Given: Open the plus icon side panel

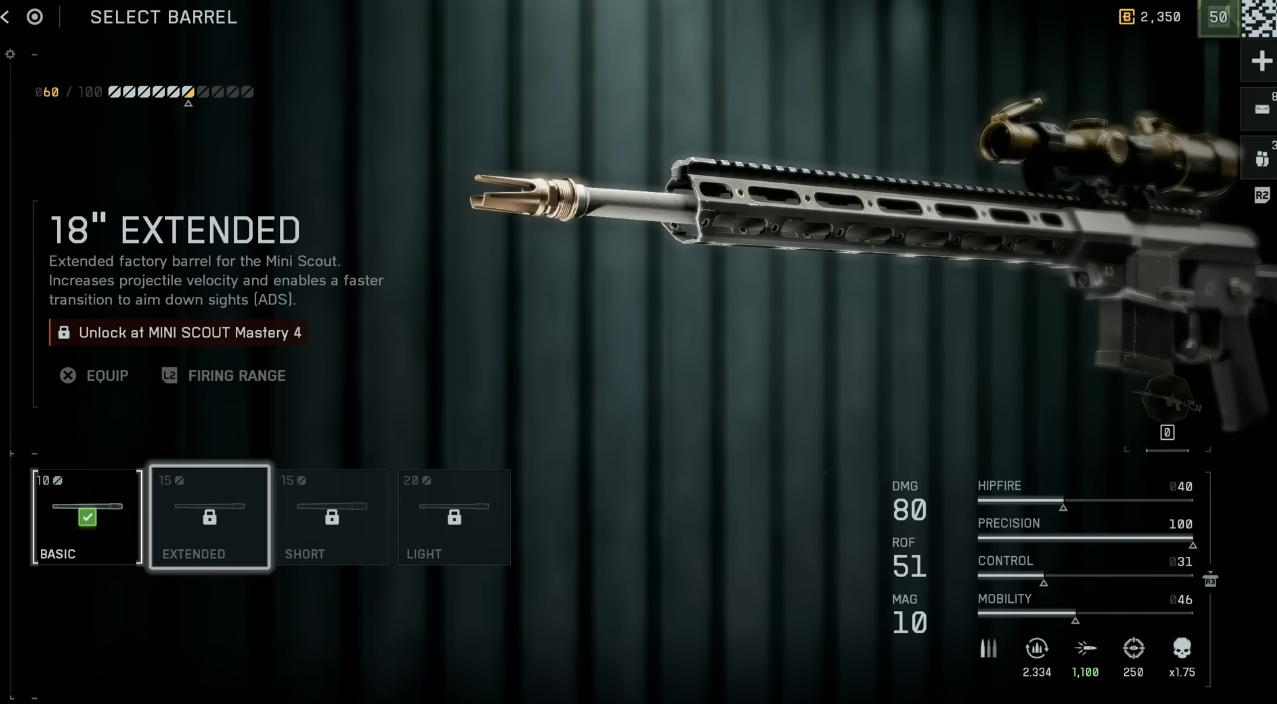Looking at the screenshot, I should [1261, 62].
